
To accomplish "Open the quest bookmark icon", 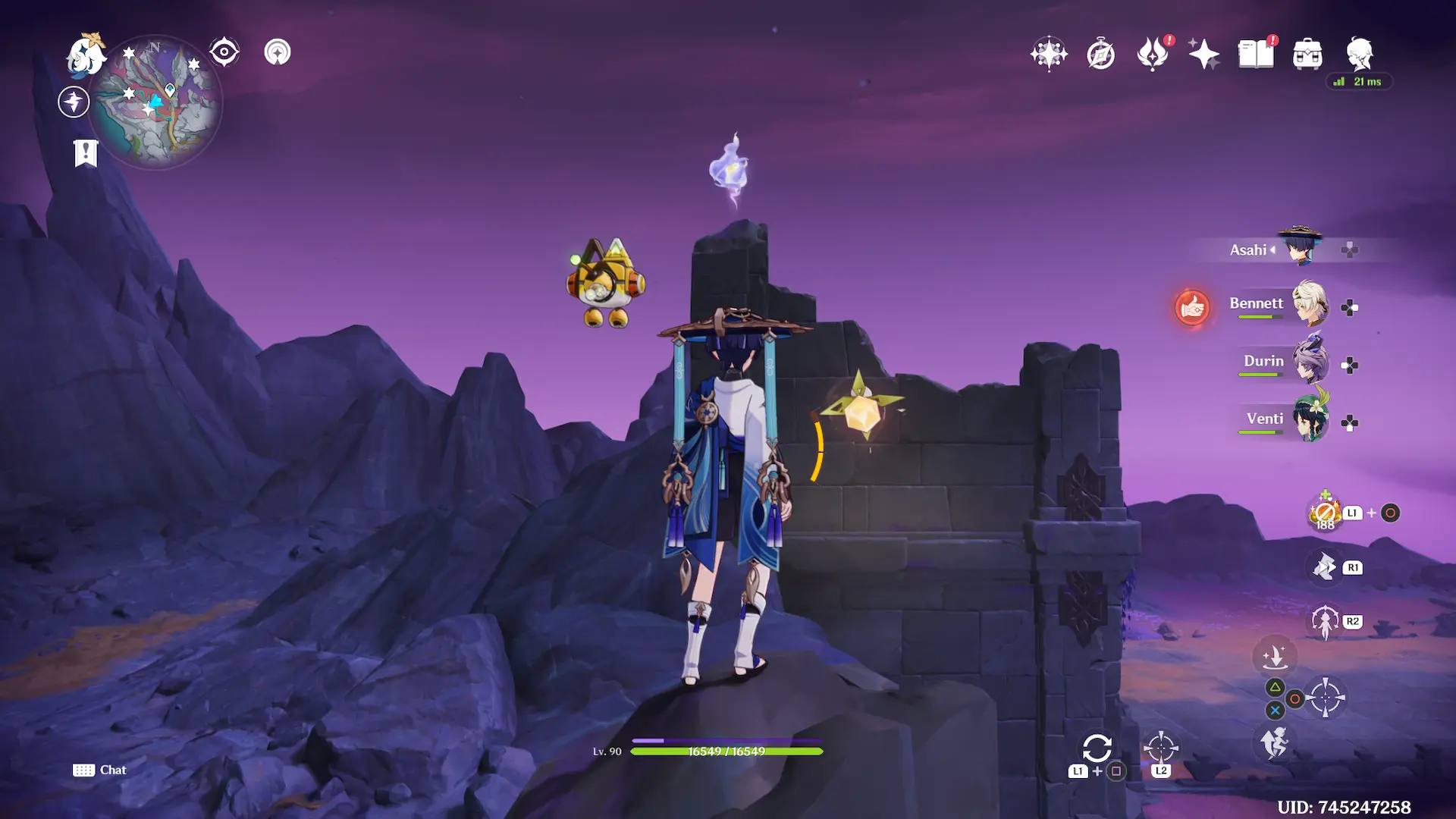I will [86, 152].
